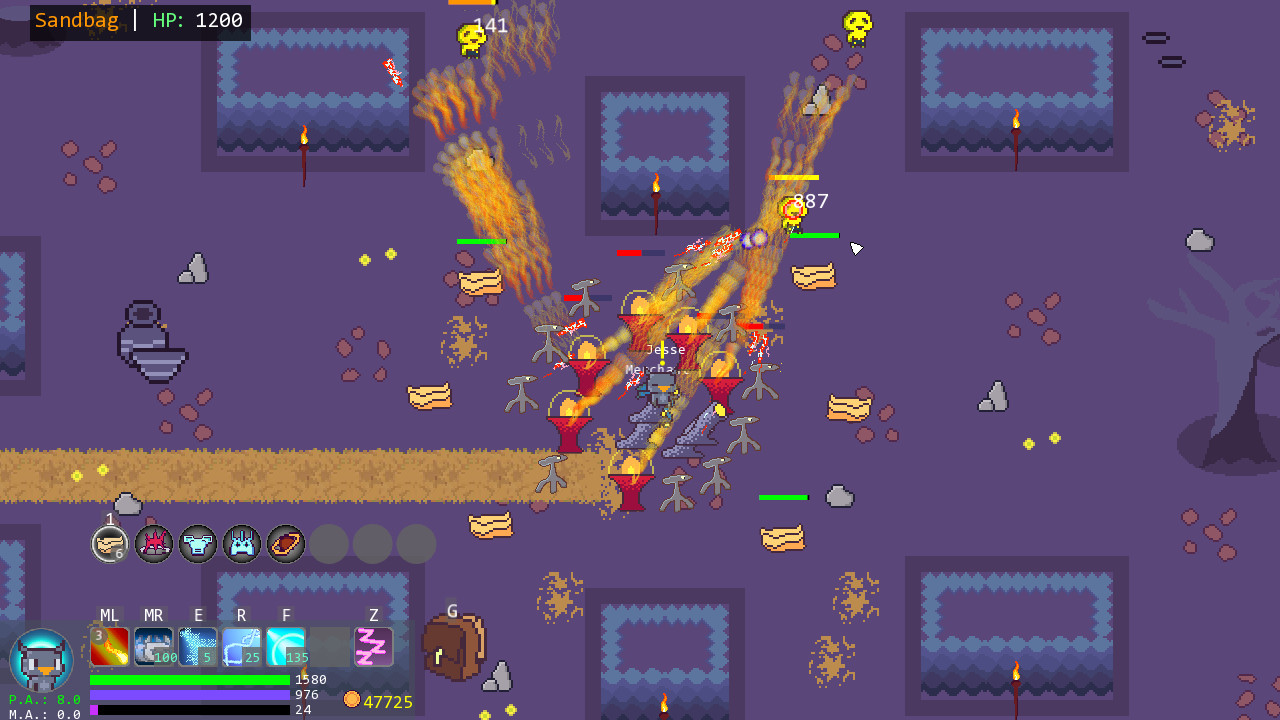The height and width of the screenshot is (720, 1280).
Task: Click the robot avatar portrait
Action: [x=42, y=660]
